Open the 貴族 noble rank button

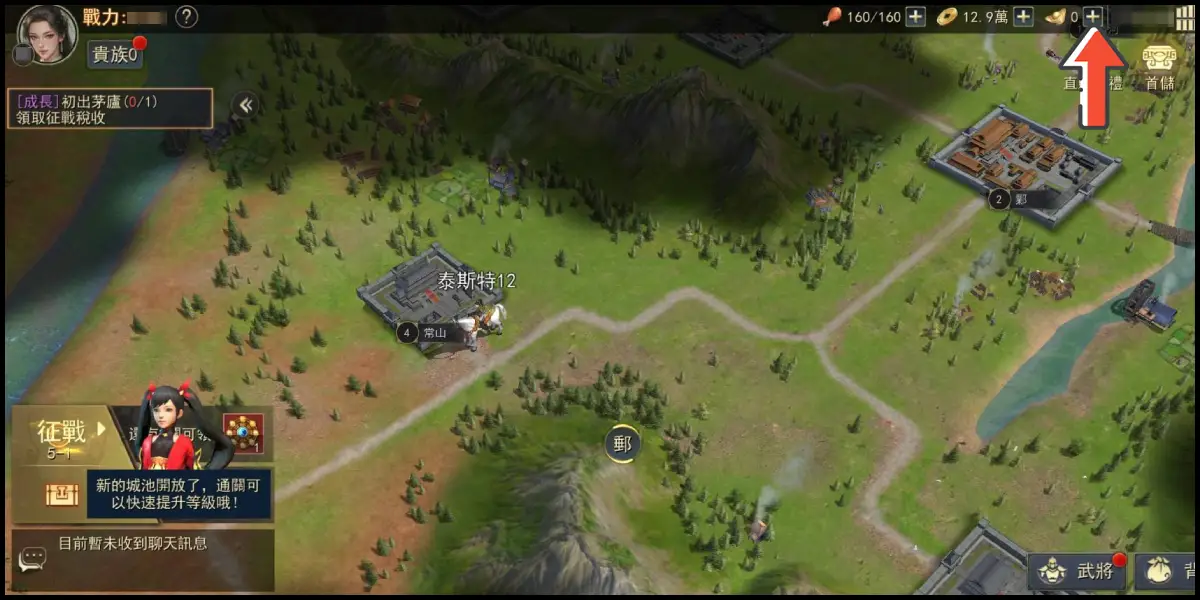116,55
